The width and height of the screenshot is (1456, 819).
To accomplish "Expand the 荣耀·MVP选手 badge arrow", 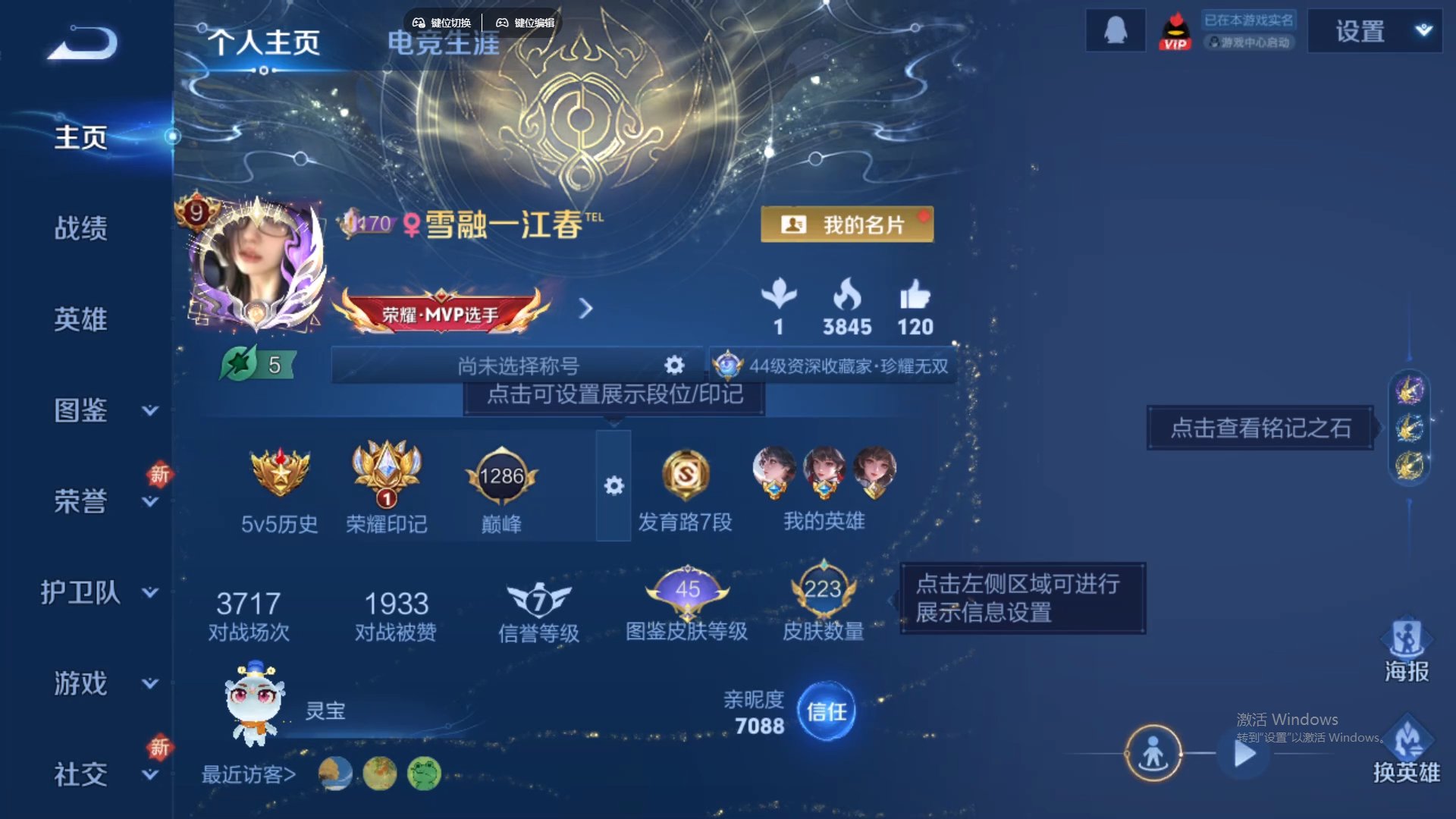I will (584, 309).
